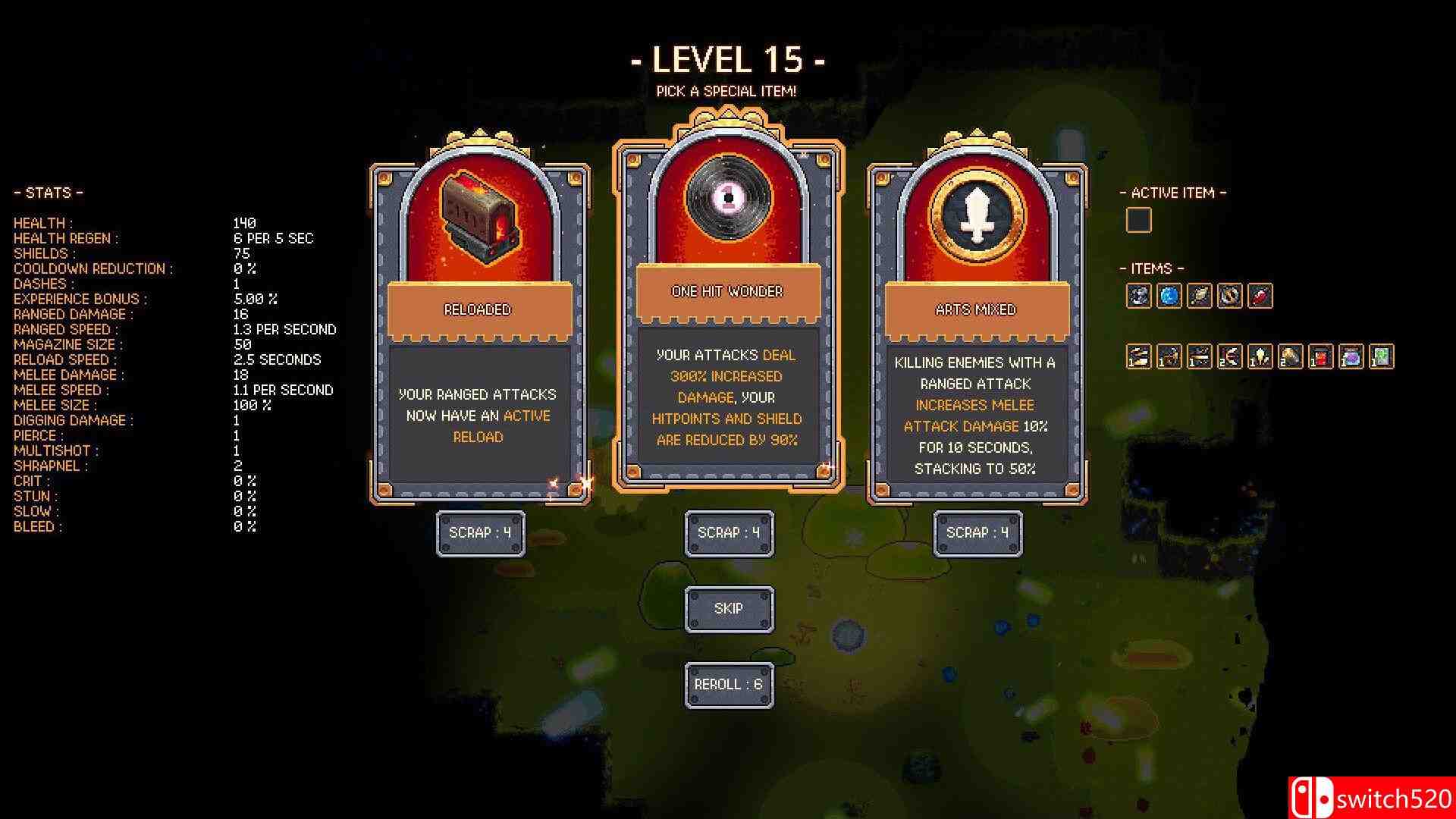This screenshot has width=1456, height=819.
Task: Scrap the Arts Mixed card
Action: [x=977, y=533]
